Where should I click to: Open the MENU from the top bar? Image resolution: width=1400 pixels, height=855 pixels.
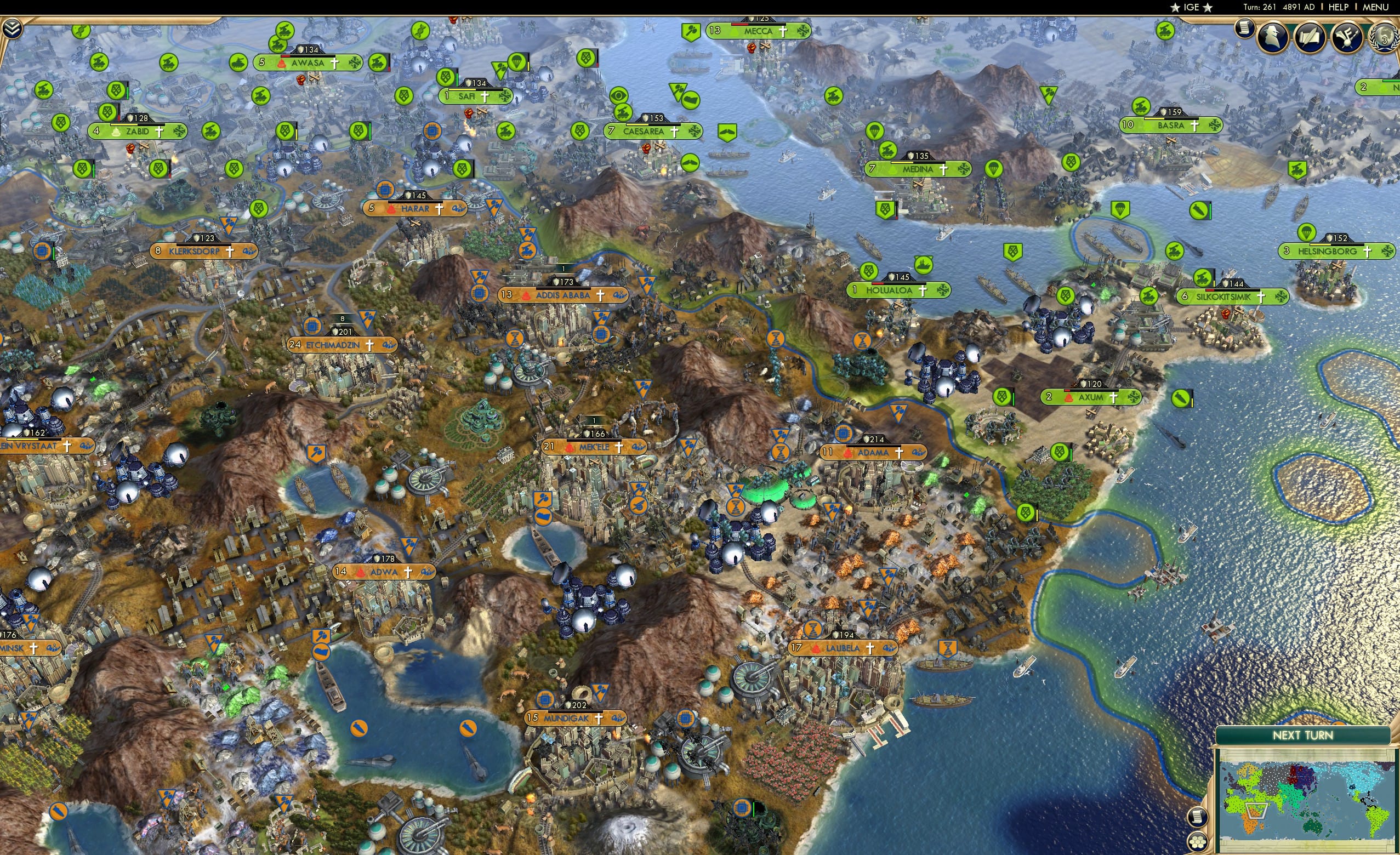pyautogui.click(x=1375, y=7)
